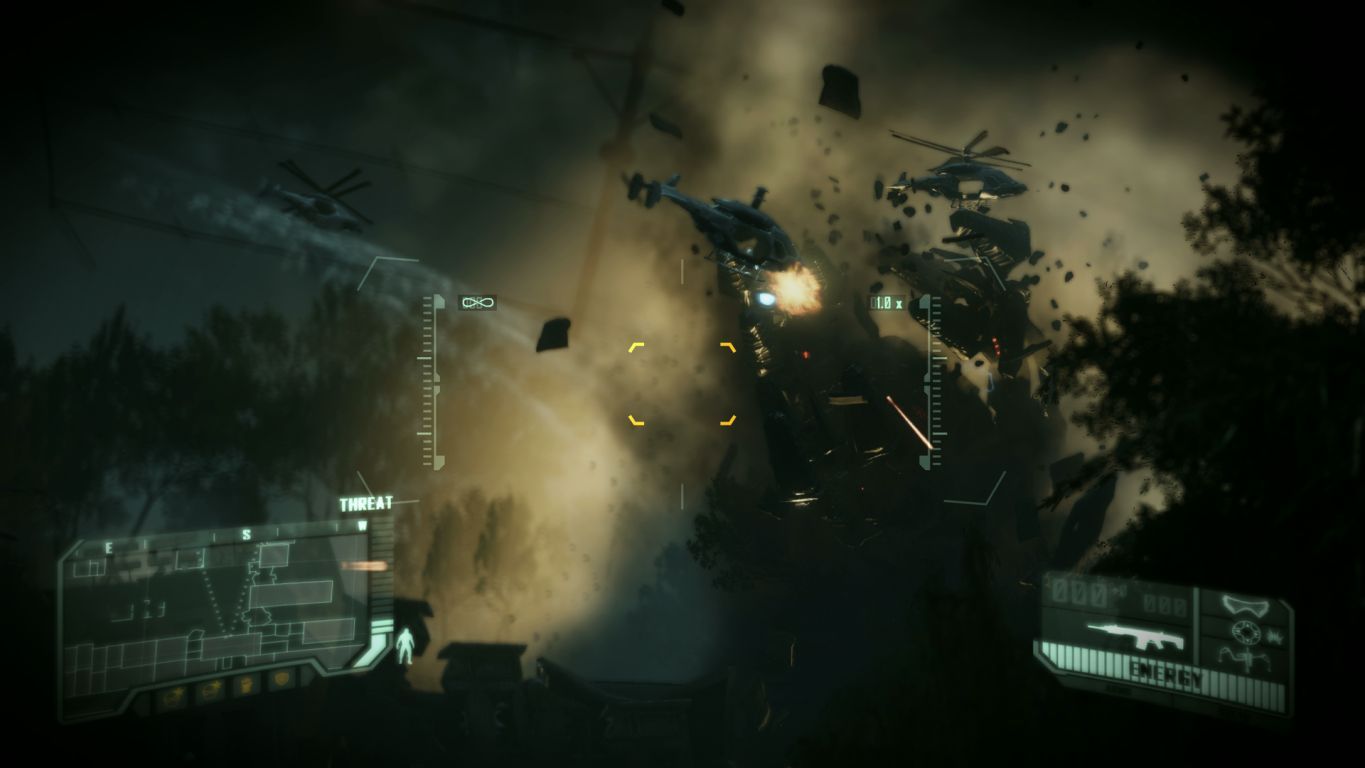The image size is (1365, 768).
Task: Enable the orange threat bar on the minimap frame
Action: pos(365,565)
